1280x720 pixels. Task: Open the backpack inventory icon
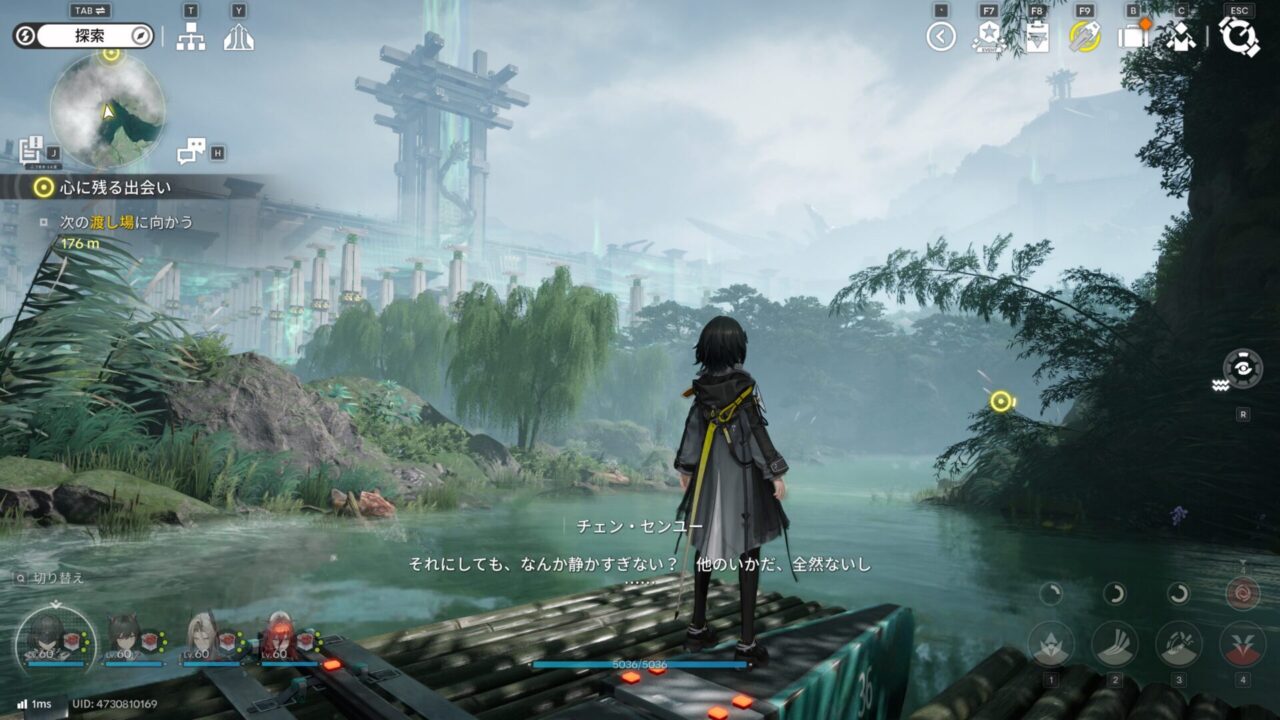click(x=1133, y=37)
